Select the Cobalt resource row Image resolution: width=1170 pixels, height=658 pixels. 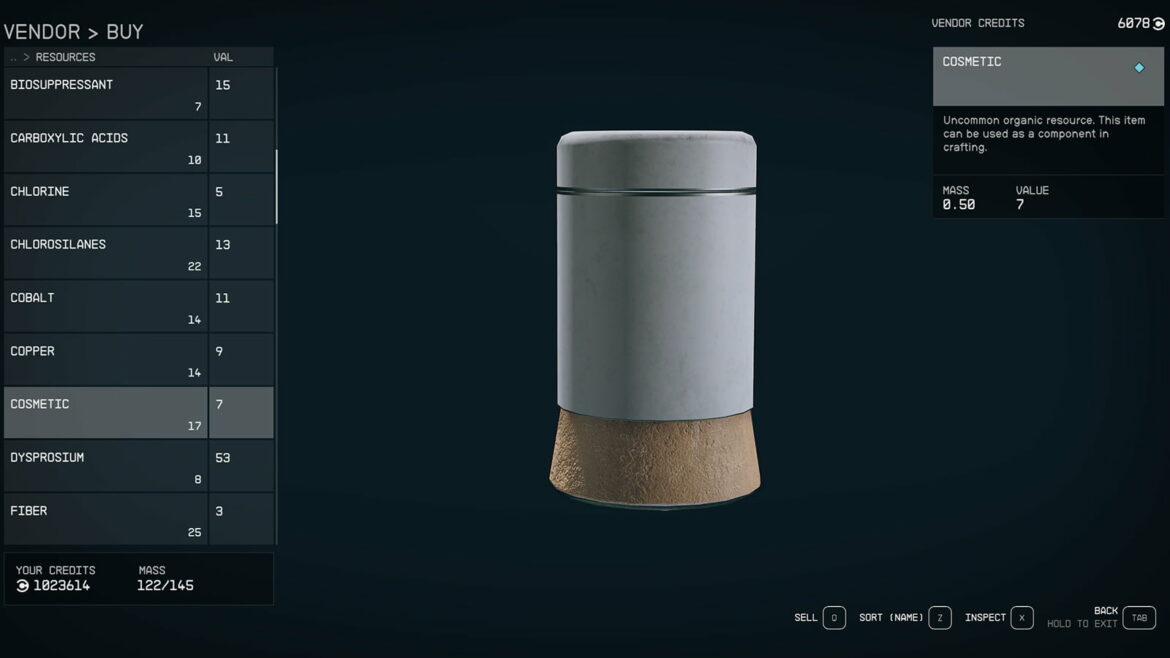coord(105,307)
